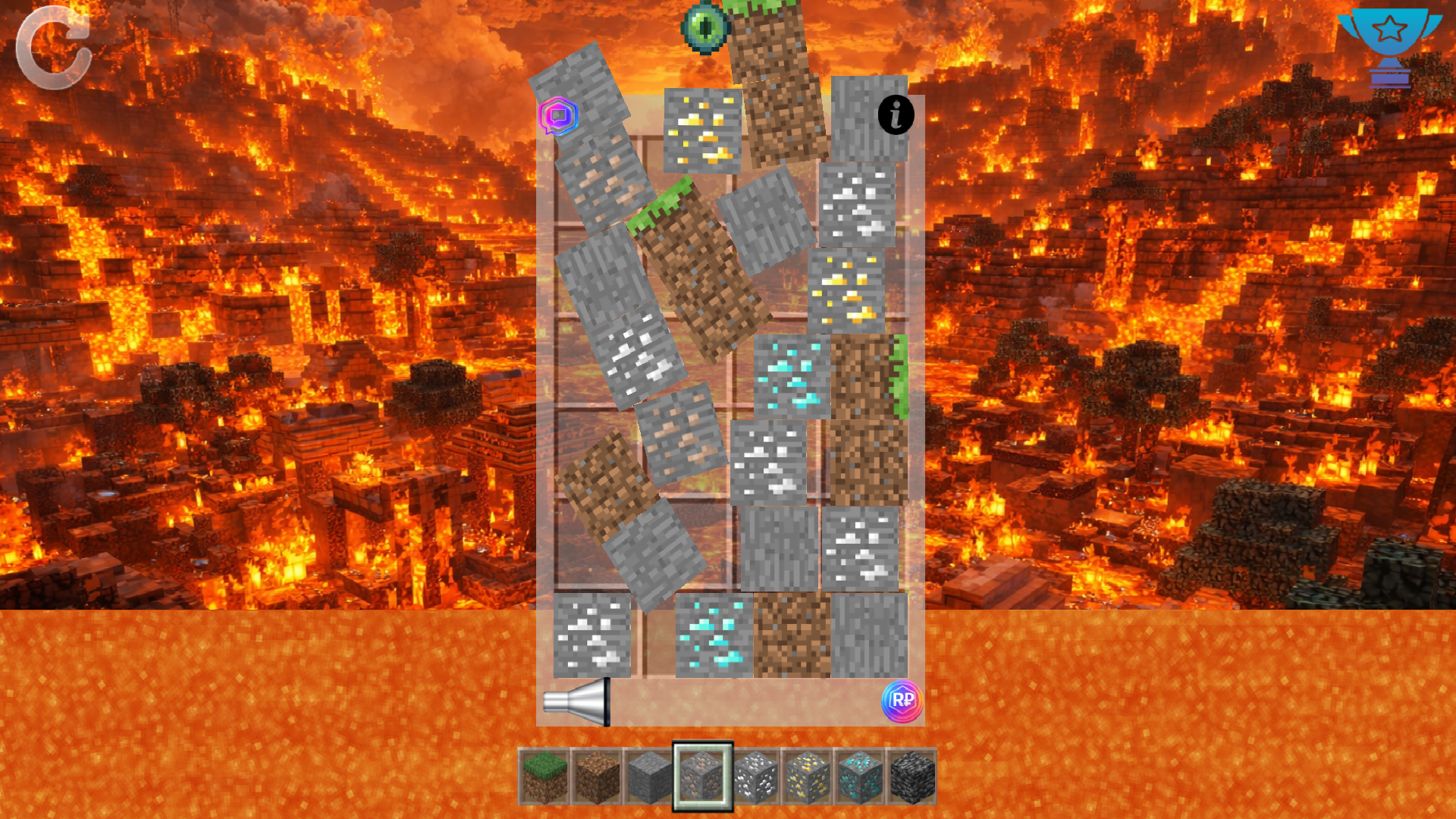1456x819 pixels.
Task: Open the purple chat bubble icon
Action: tap(559, 118)
